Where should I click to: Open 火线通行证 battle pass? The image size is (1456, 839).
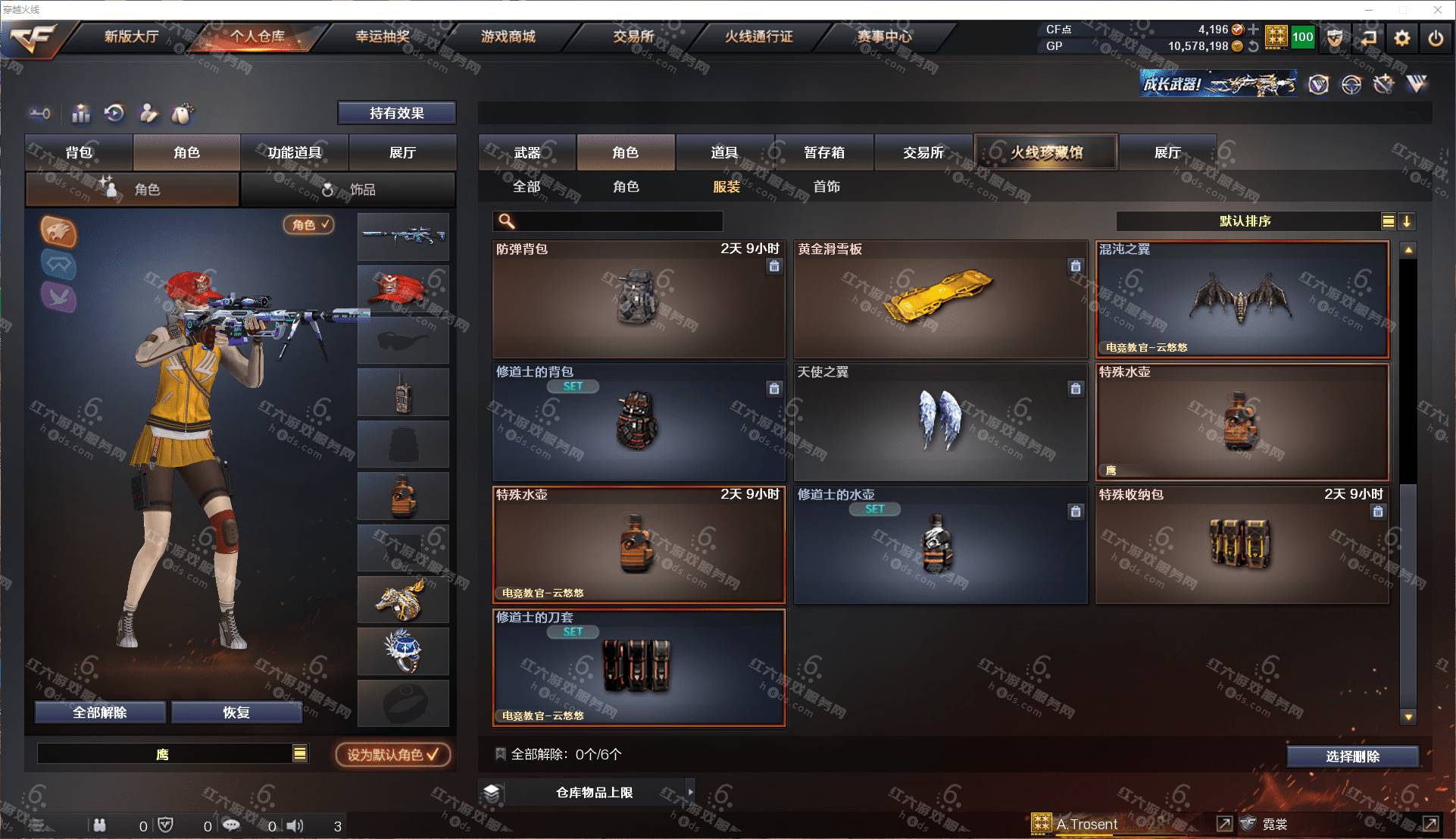pos(758,36)
